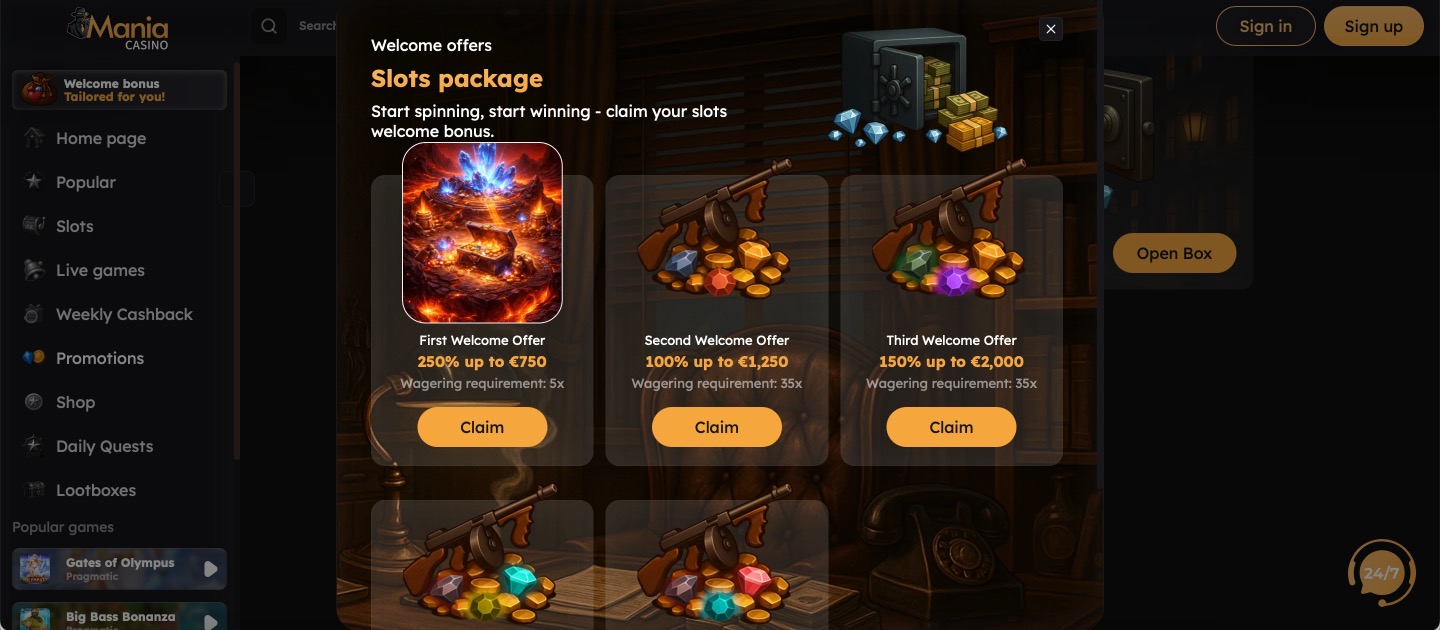1440x630 pixels.
Task: Launch Gates of Olympus game
Action: point(120,569)
